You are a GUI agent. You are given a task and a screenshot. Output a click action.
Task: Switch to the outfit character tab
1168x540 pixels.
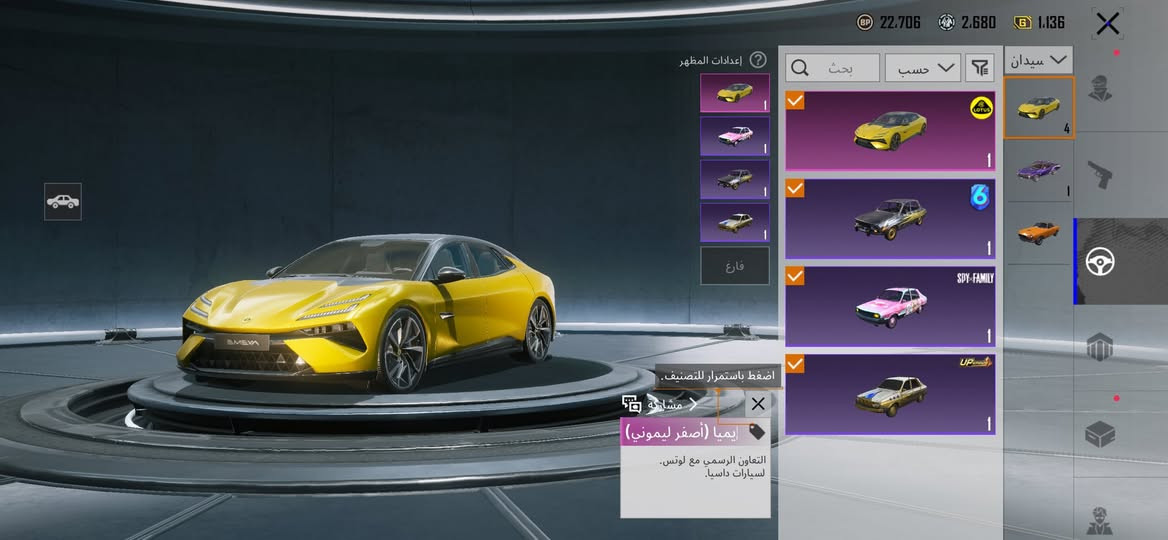coord(1101,88)
